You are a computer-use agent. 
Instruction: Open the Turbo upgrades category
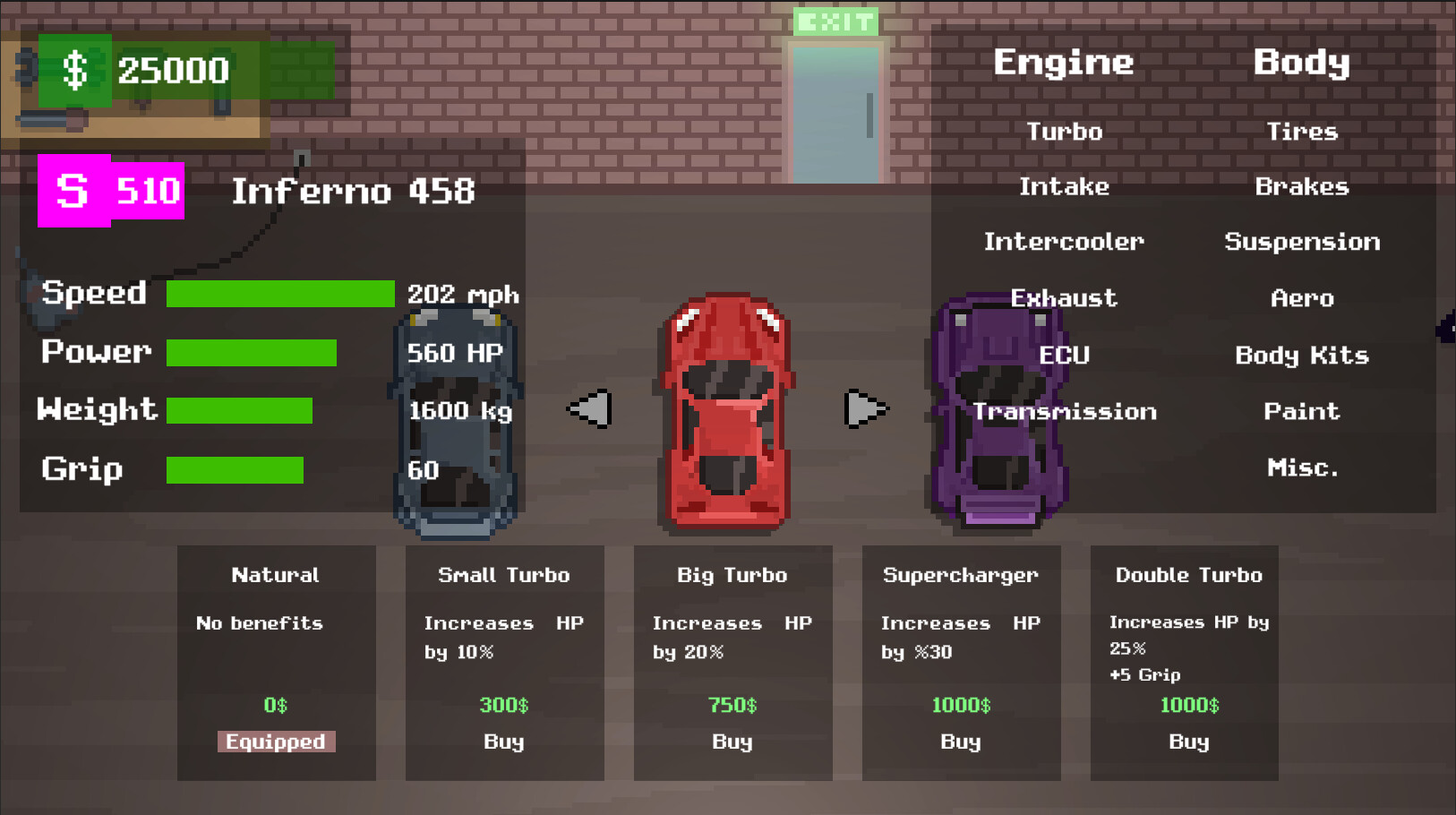[x=1065, y=131]
